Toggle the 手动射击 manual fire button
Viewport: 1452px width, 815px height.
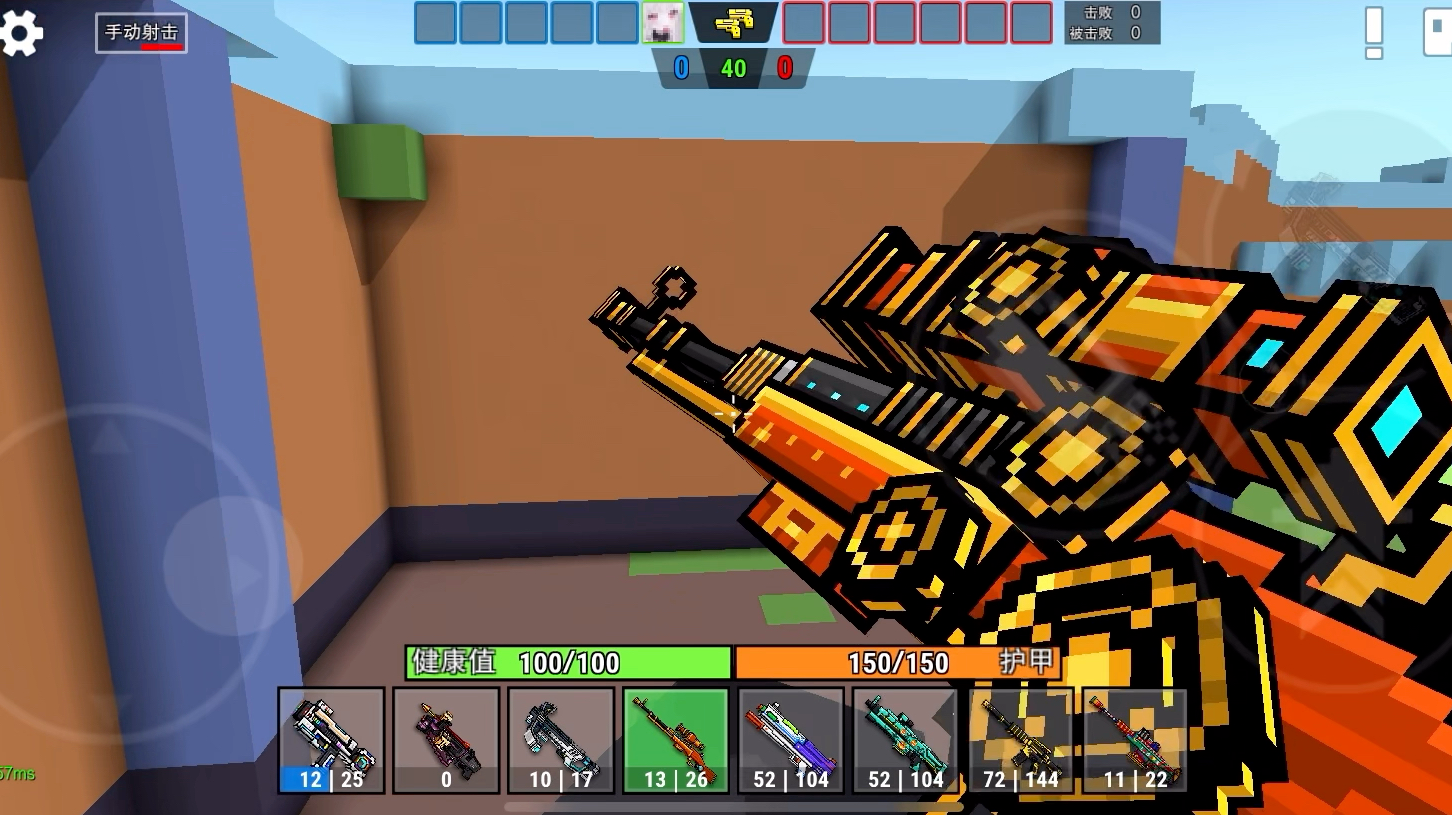click(141, 33)
